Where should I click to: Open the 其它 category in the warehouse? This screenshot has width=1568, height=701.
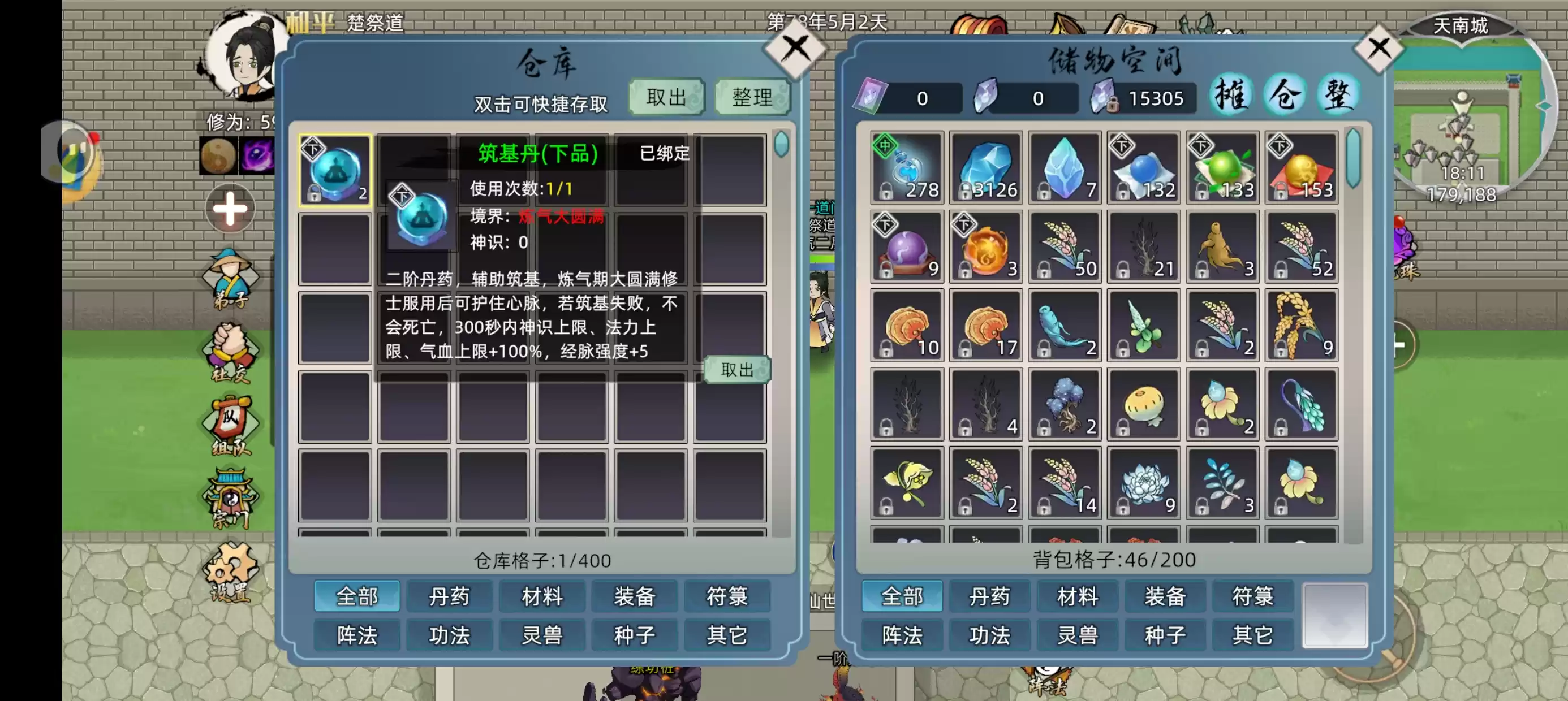(x=727, y=635)
